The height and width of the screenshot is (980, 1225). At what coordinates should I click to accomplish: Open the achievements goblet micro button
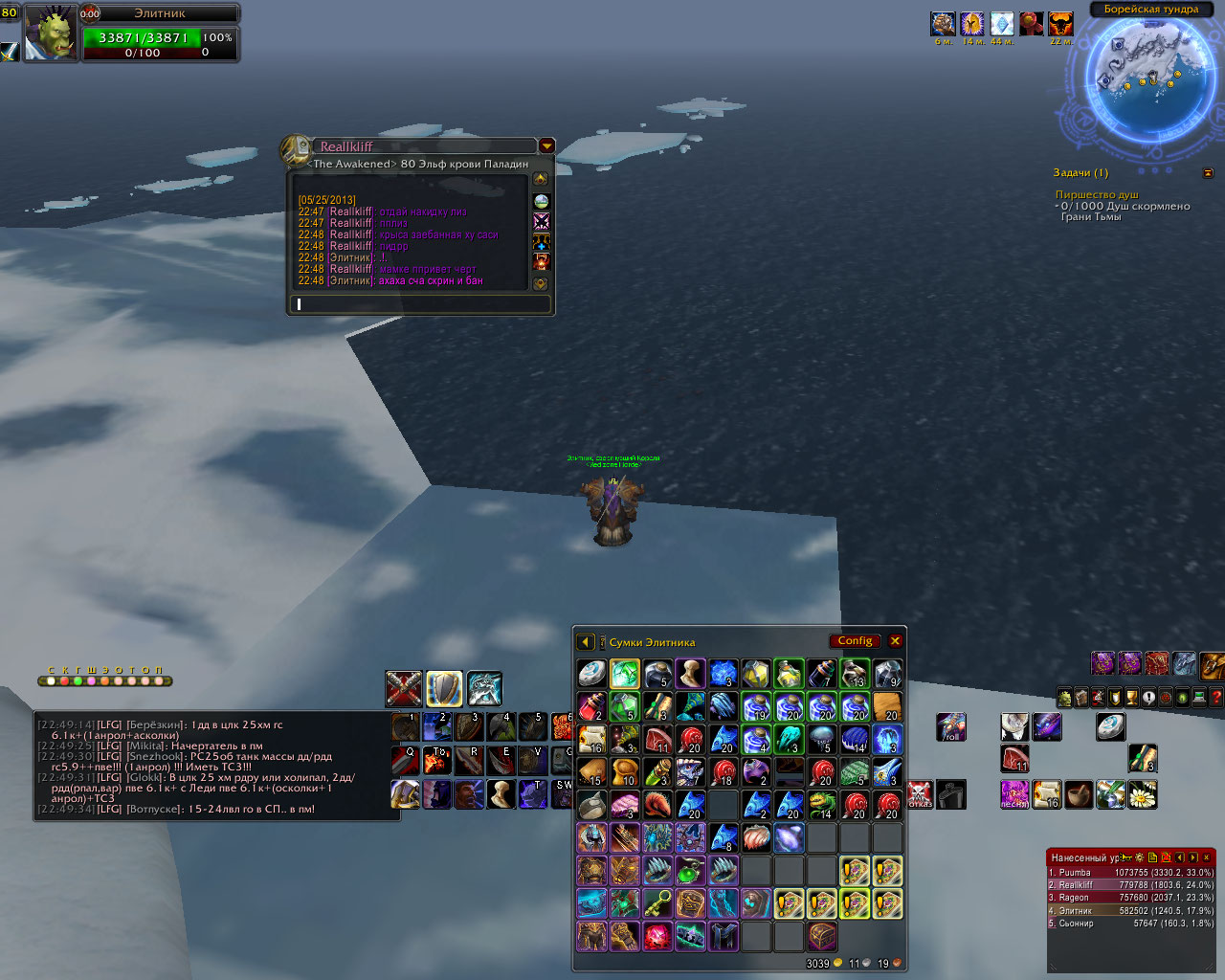[x=1131, y=698]
